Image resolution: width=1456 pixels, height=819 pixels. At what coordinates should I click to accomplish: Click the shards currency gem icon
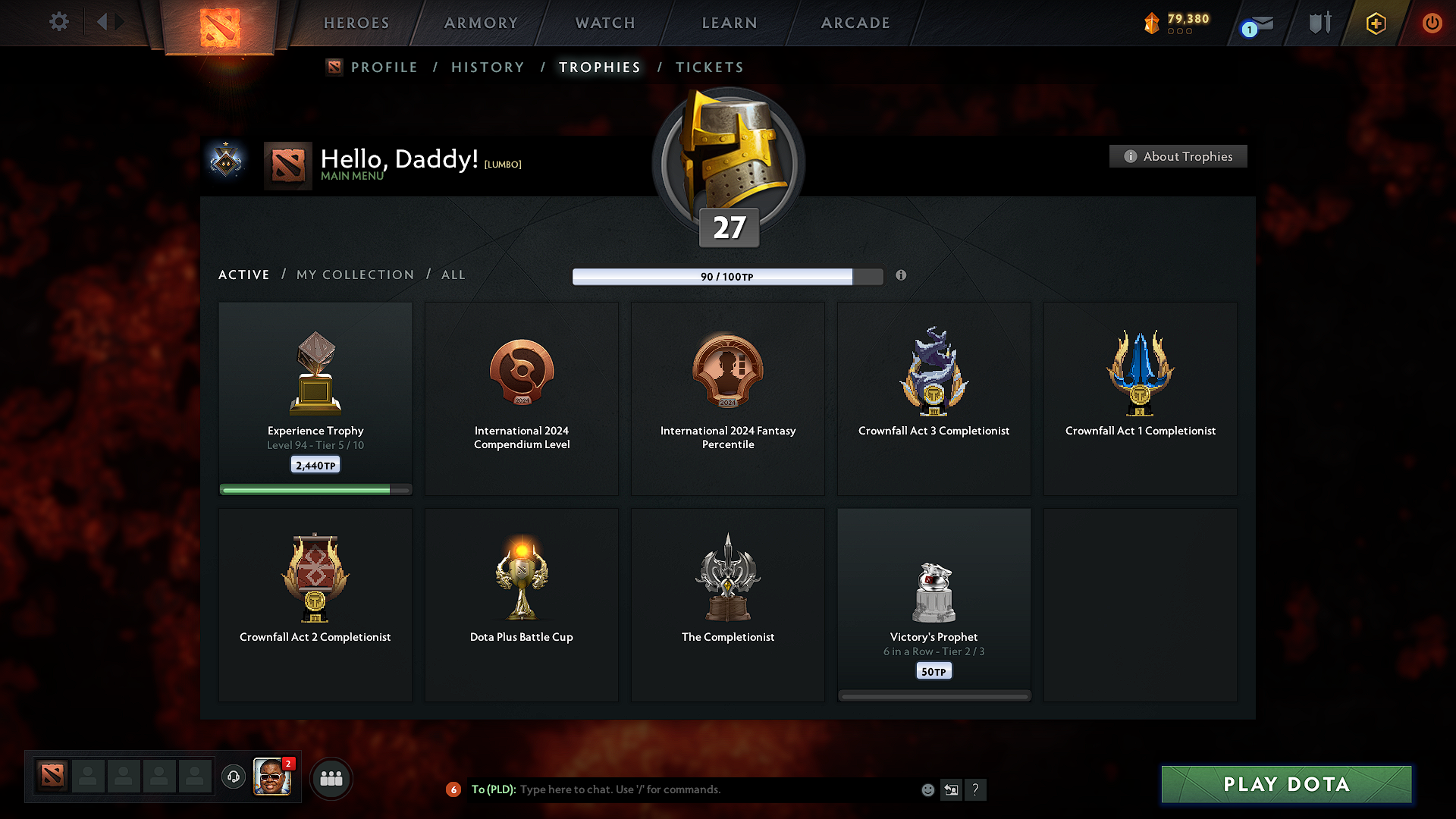point(1152,23)
